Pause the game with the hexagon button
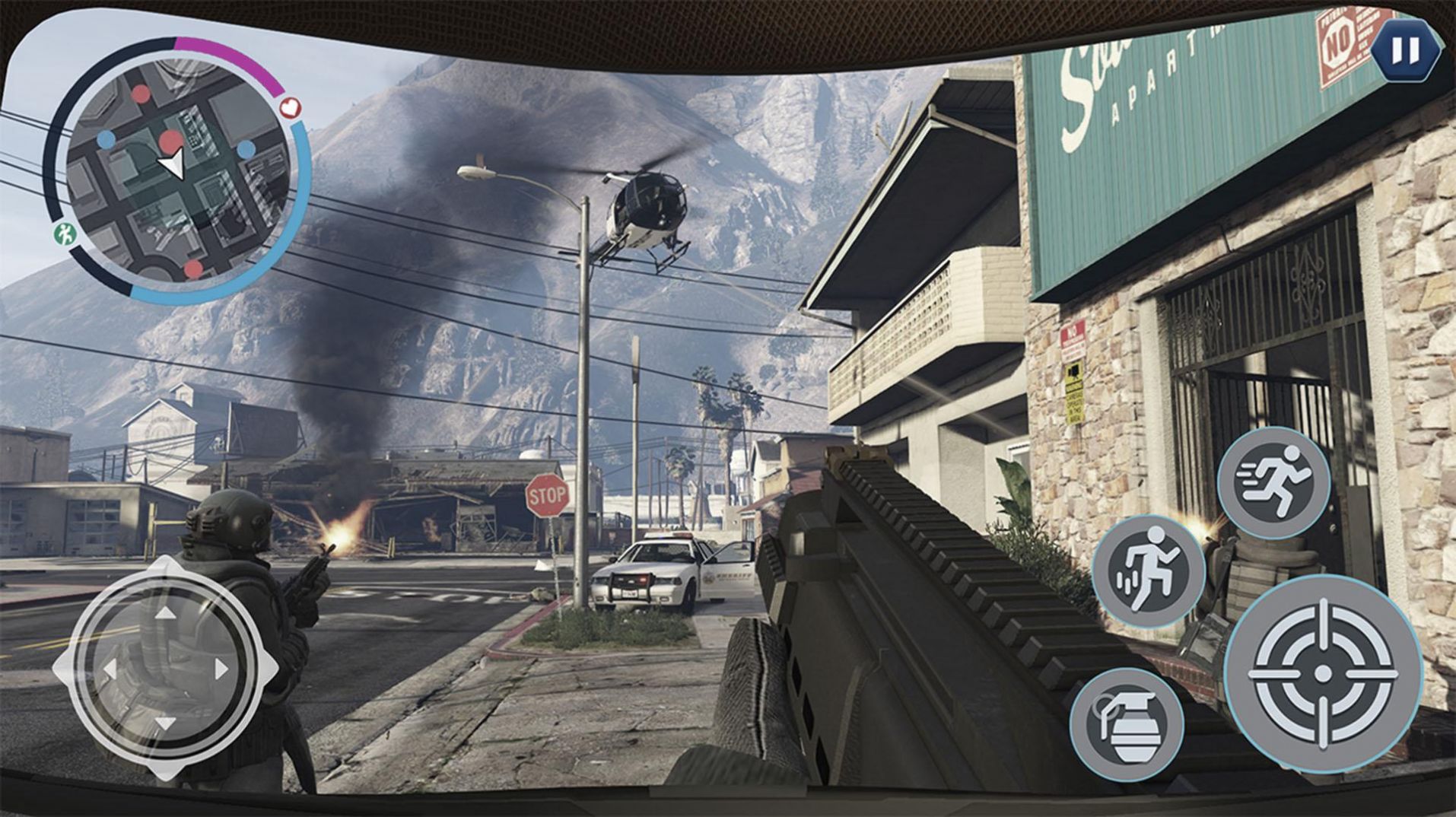The image size is (1456, 817). click(1404, 52)
